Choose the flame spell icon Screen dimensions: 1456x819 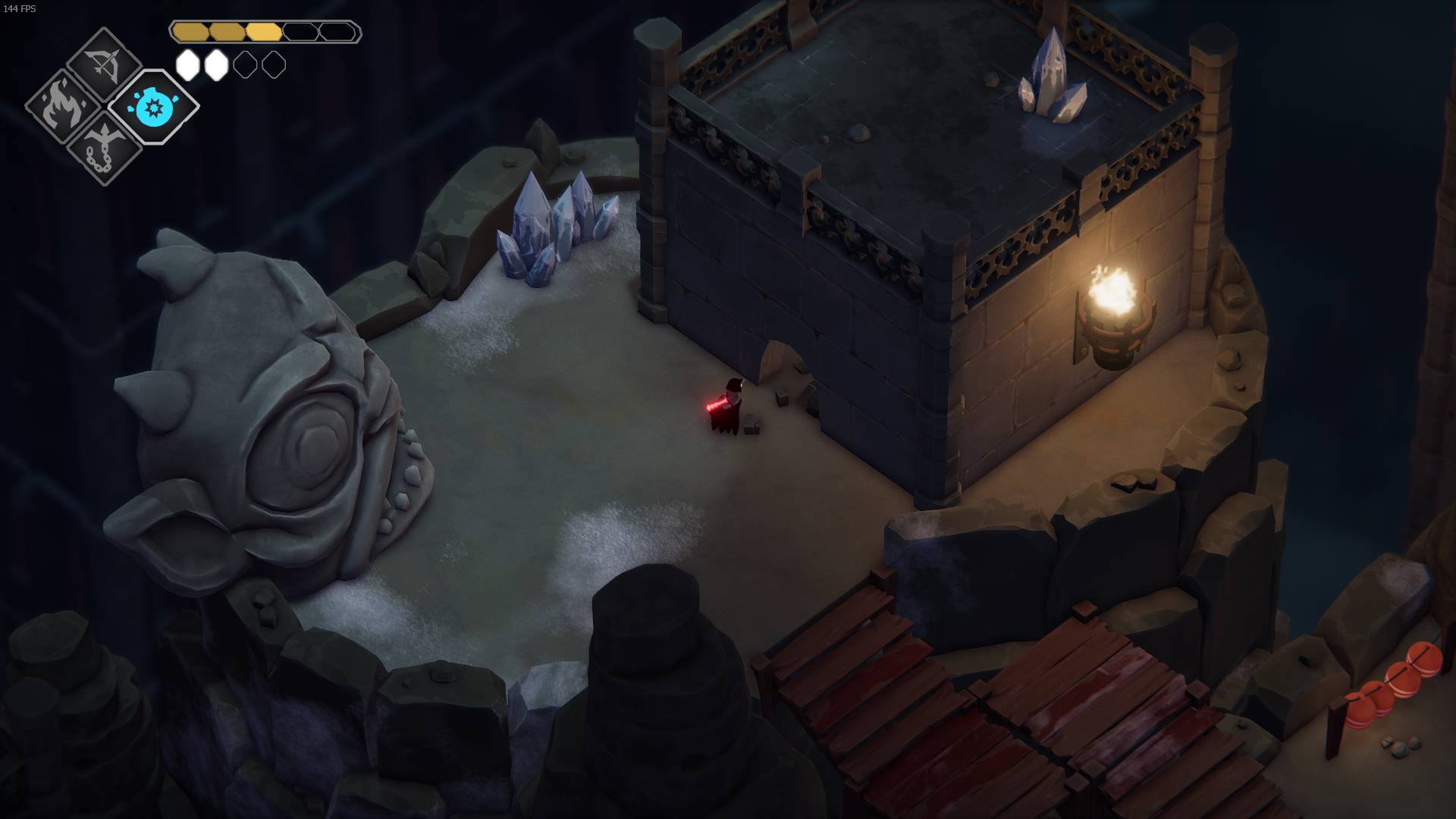[61, 108]
